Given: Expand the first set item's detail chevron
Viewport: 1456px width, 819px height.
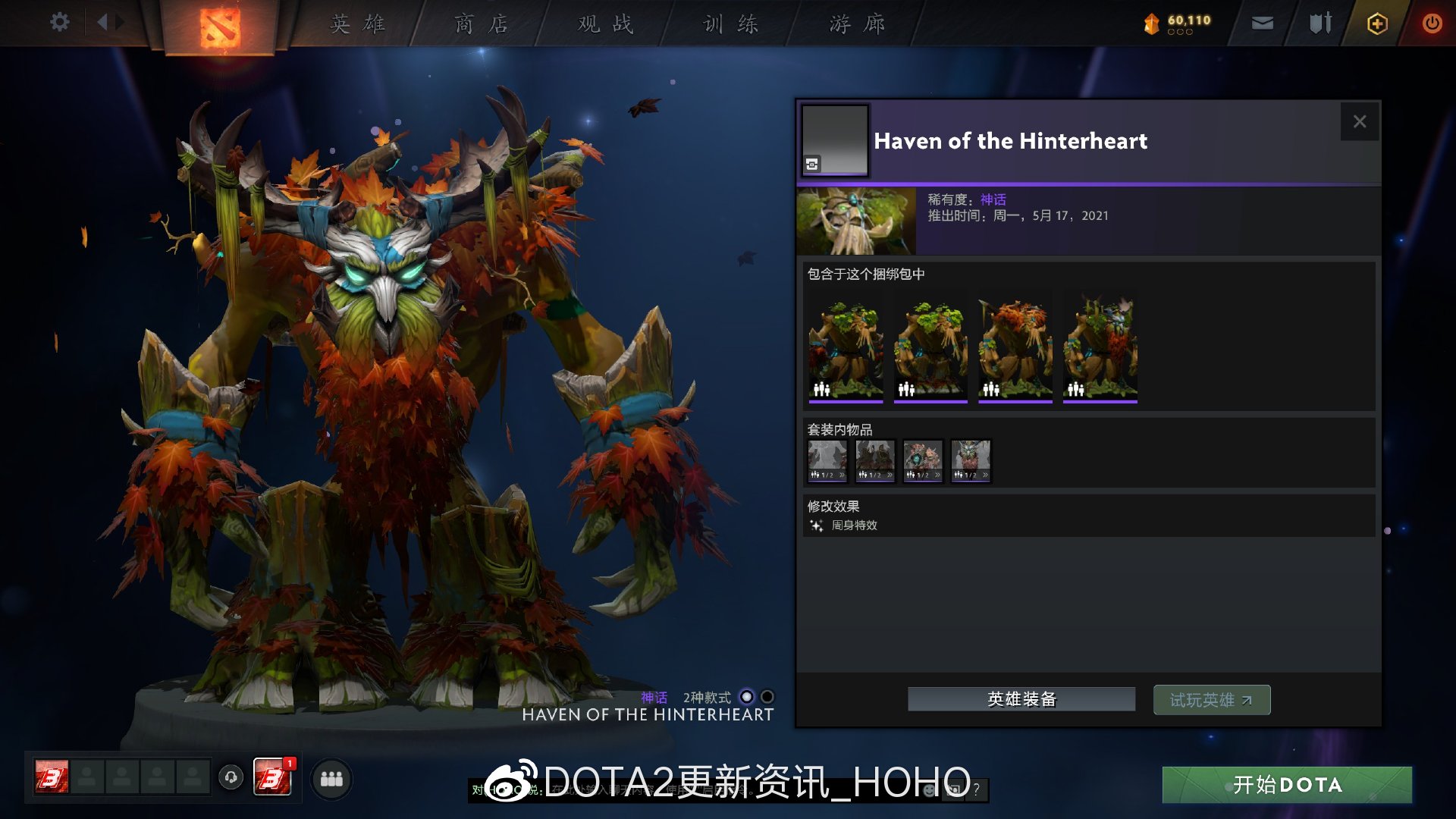Looking at the screenshot, I should tap(841, 473).
